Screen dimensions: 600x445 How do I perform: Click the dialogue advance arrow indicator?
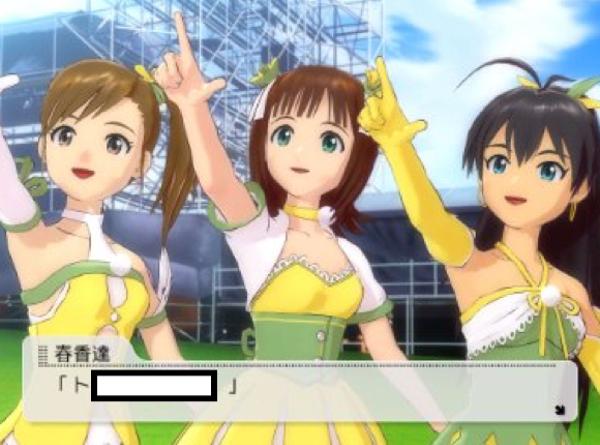point(558,407)
